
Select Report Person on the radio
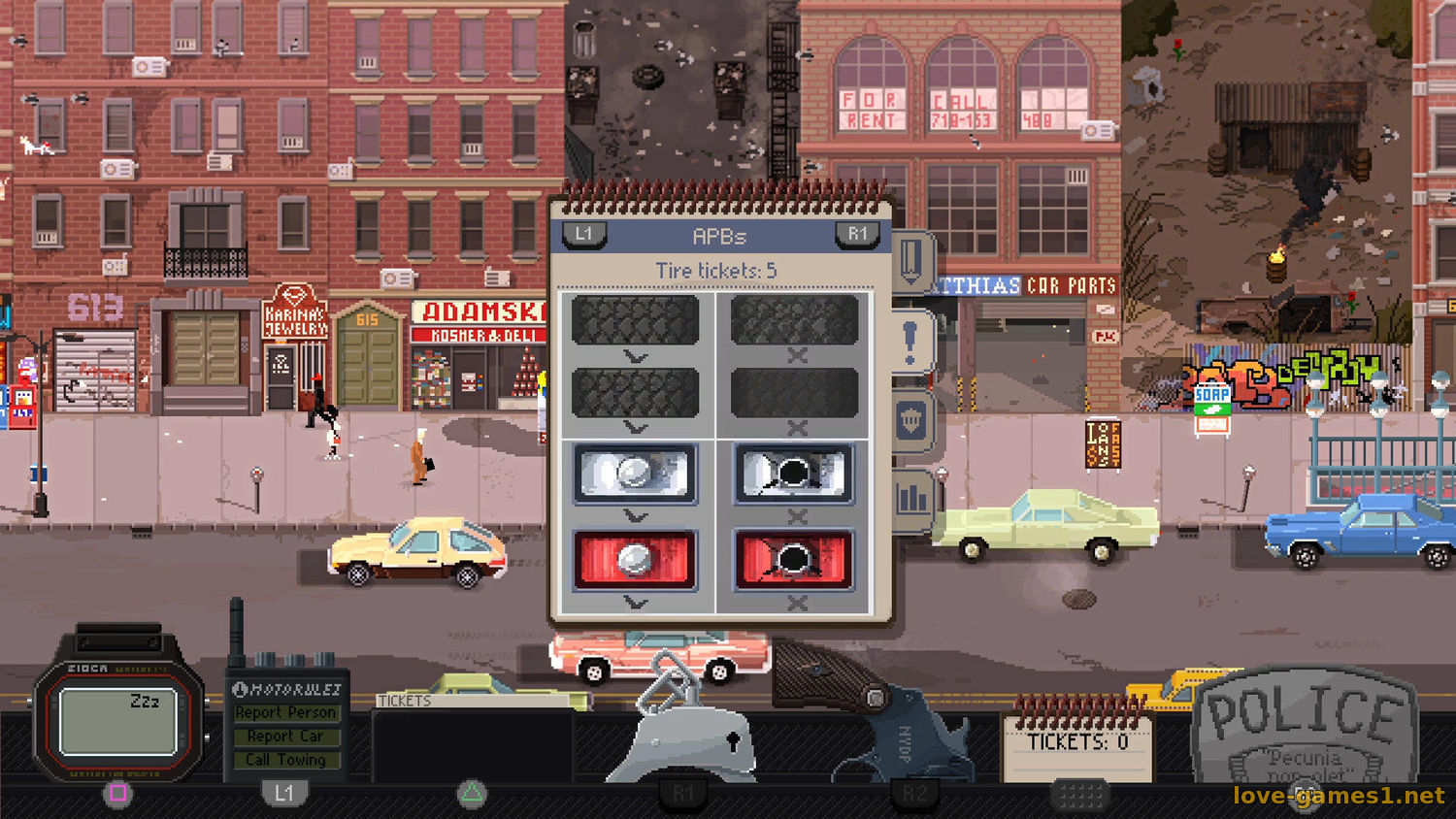pos(286,712)
